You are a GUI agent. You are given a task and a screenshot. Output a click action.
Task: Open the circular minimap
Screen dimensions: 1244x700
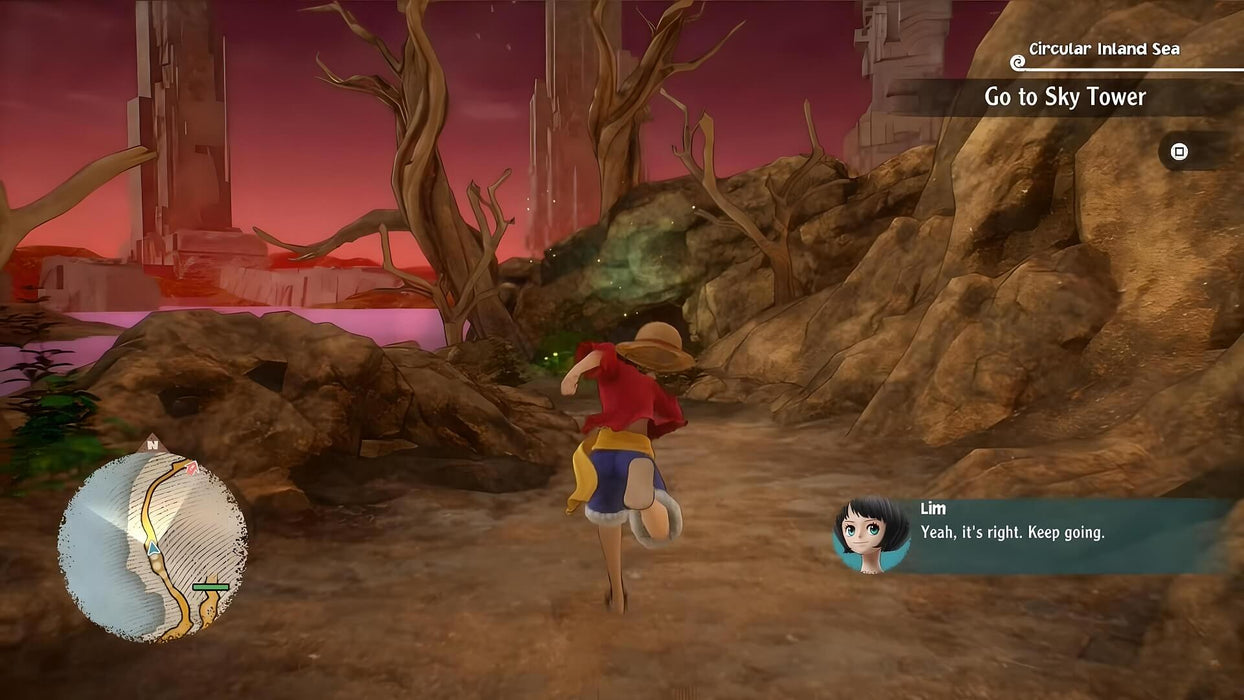click(x=152, y=546)
